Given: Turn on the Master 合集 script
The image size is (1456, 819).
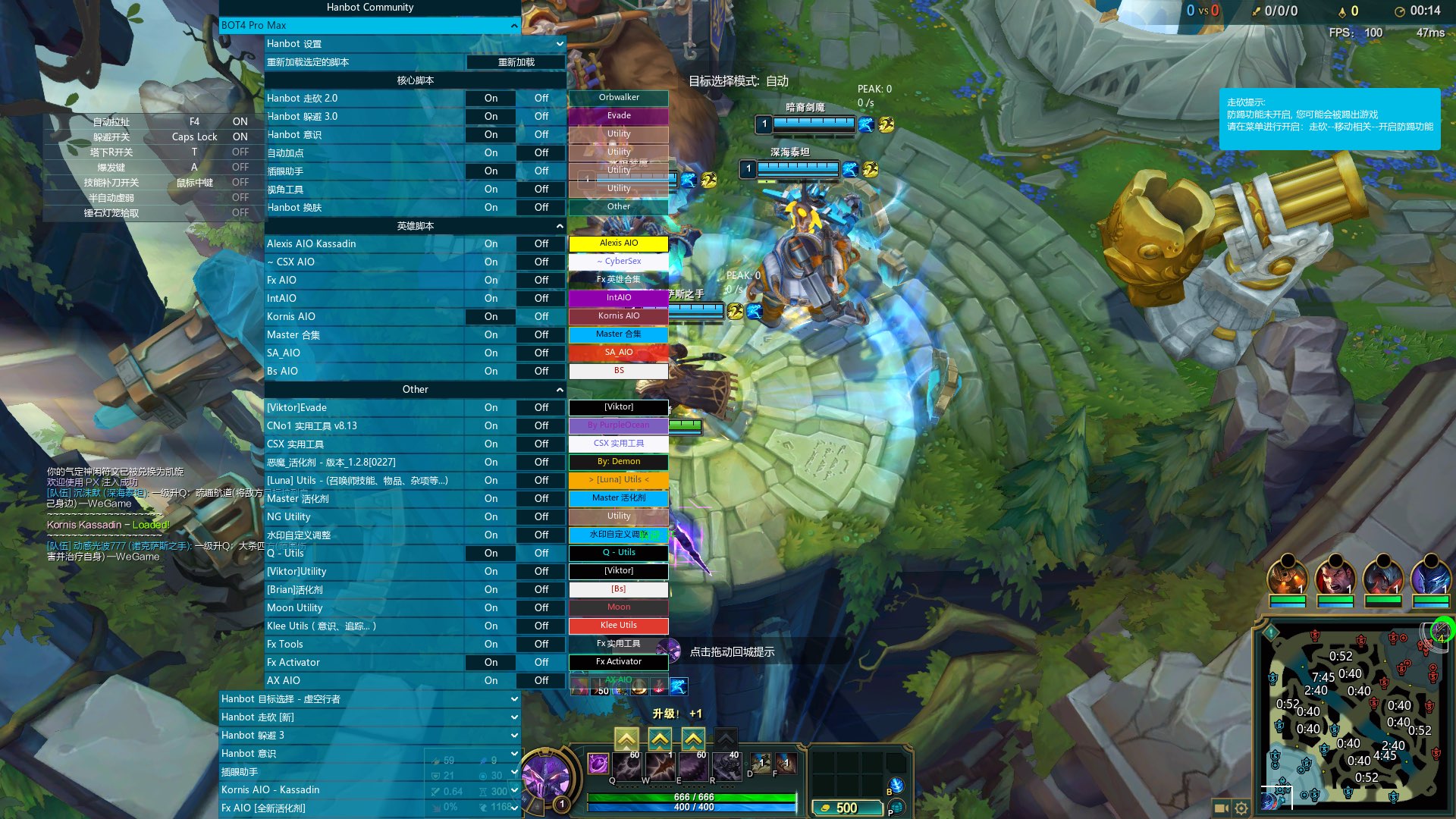Looking at the screenshot, I should pyautogui.click(x=491, y=335).
